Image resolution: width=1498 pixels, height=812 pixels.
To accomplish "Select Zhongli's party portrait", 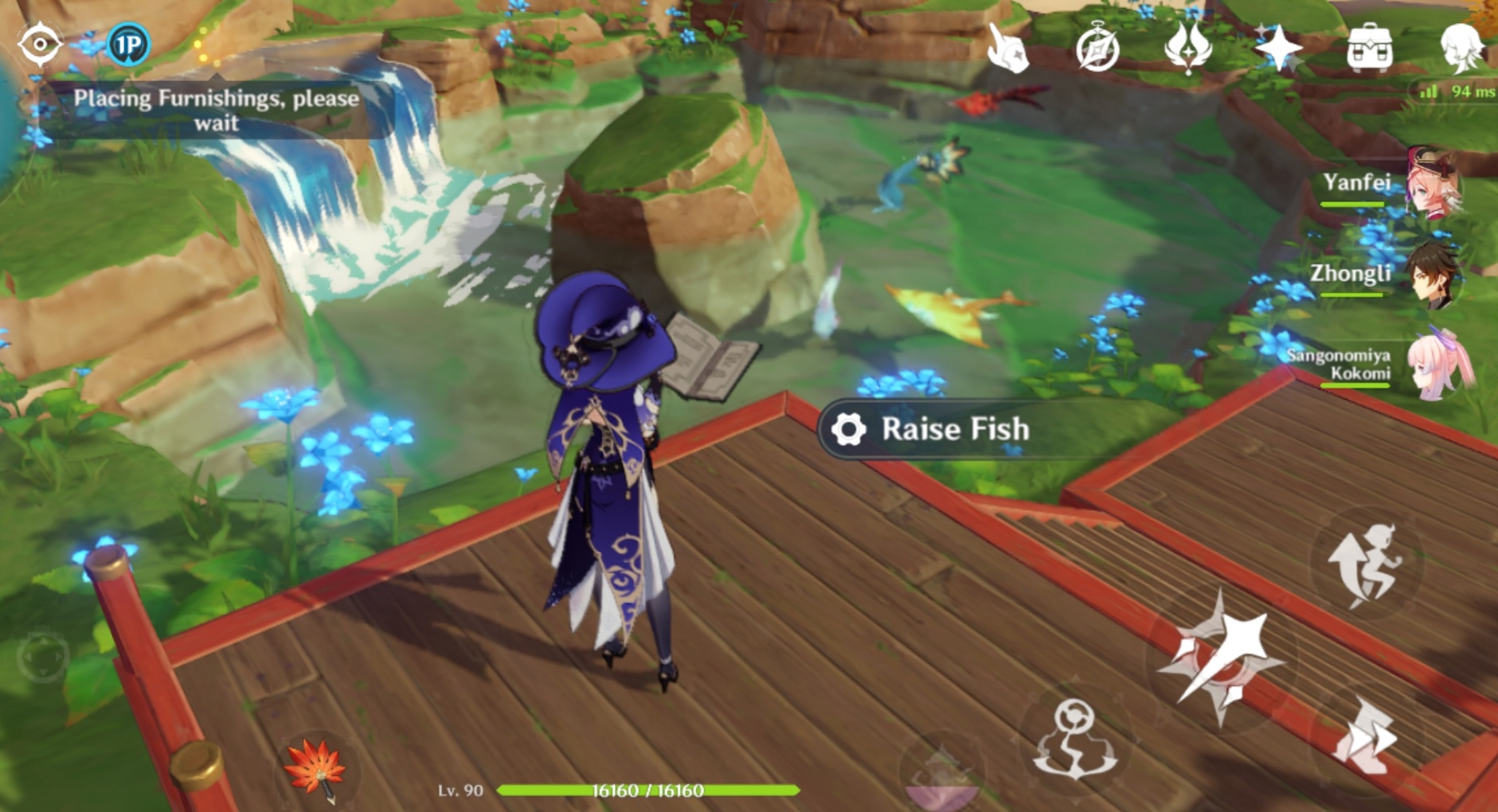I will 1431,275.
